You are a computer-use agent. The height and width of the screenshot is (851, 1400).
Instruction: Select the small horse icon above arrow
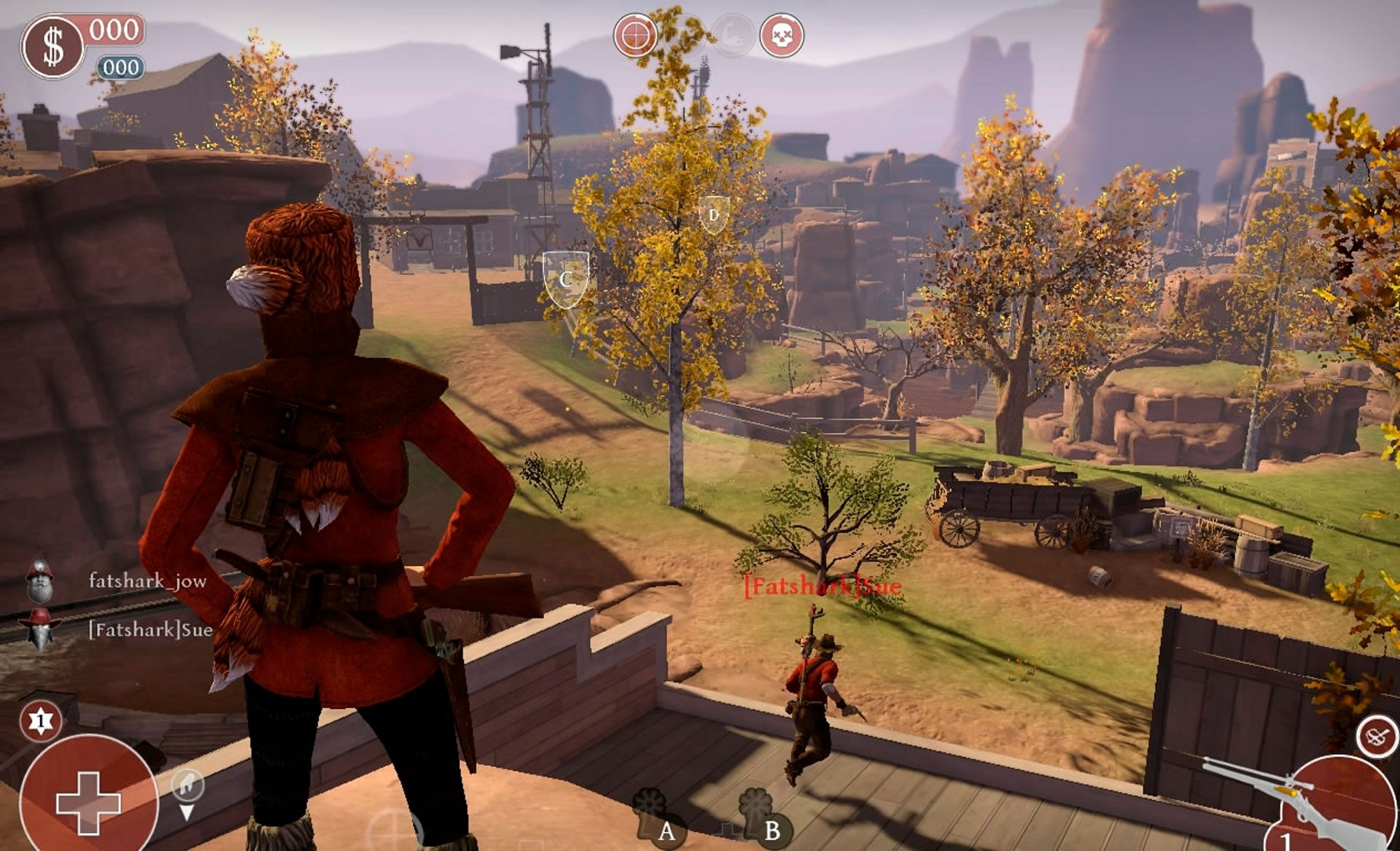coord(187,785)
